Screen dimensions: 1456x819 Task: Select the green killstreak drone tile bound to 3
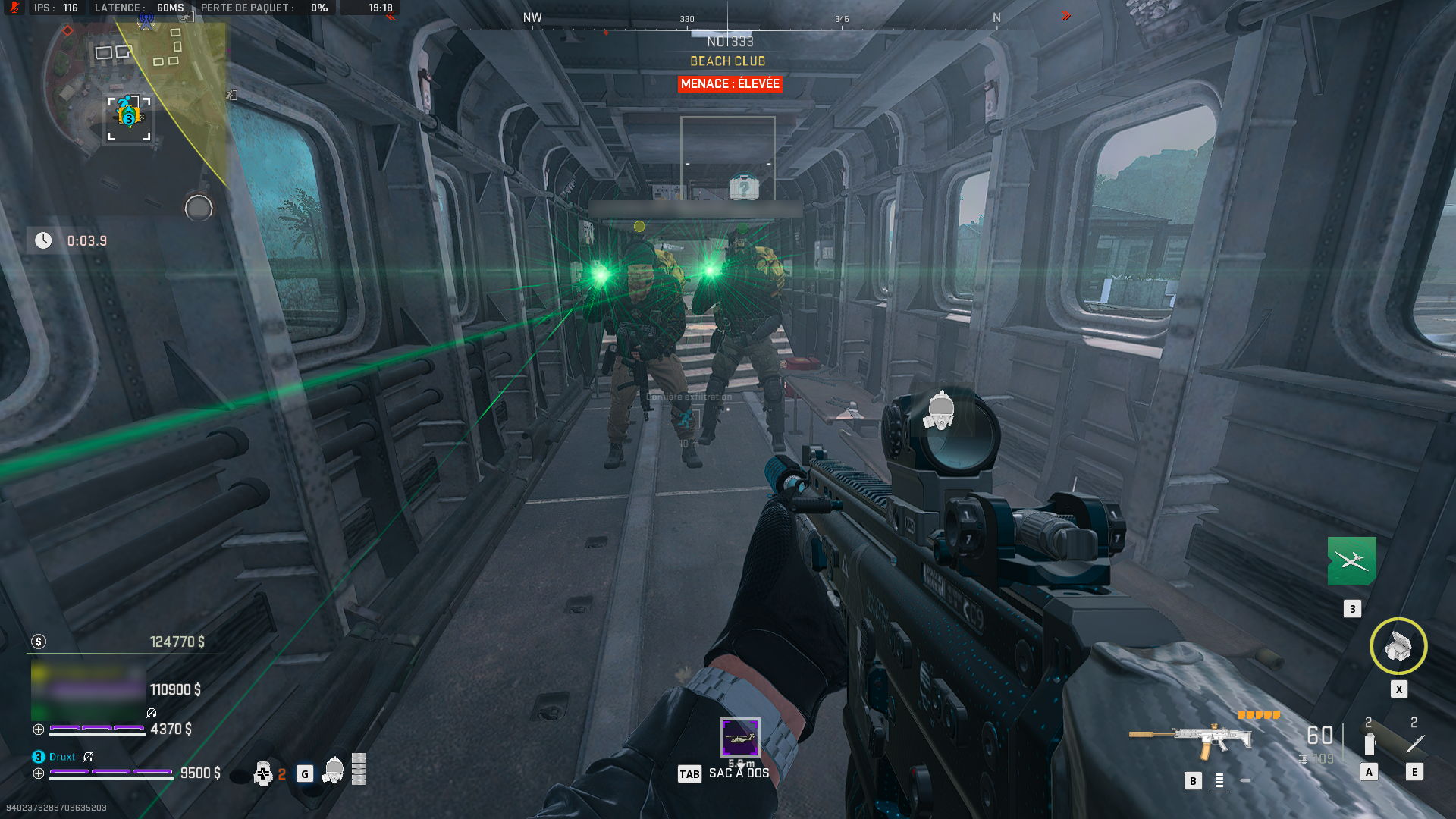(x=1351, y=563)
